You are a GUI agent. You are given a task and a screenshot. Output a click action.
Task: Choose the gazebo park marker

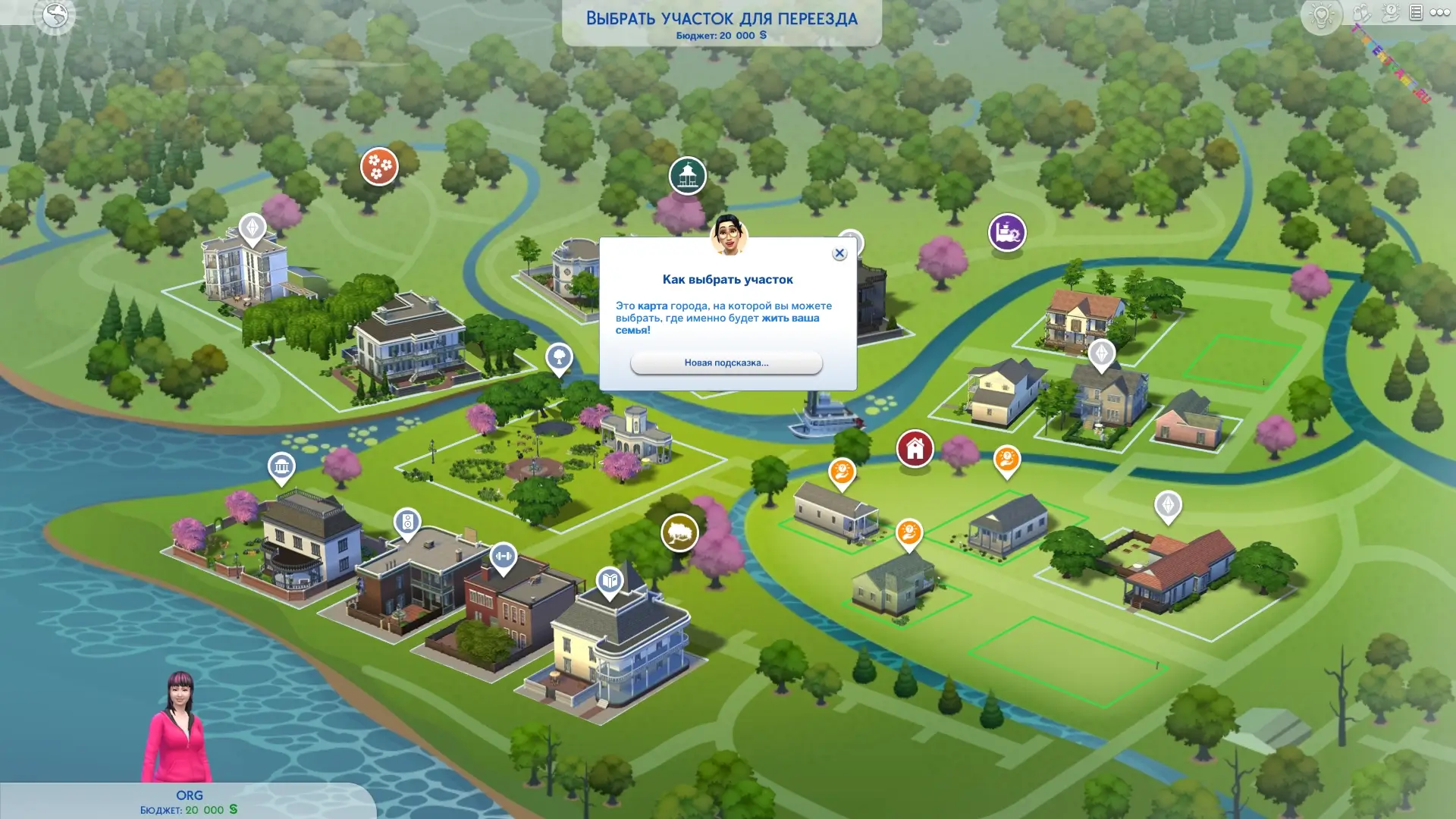click(687, 175)
